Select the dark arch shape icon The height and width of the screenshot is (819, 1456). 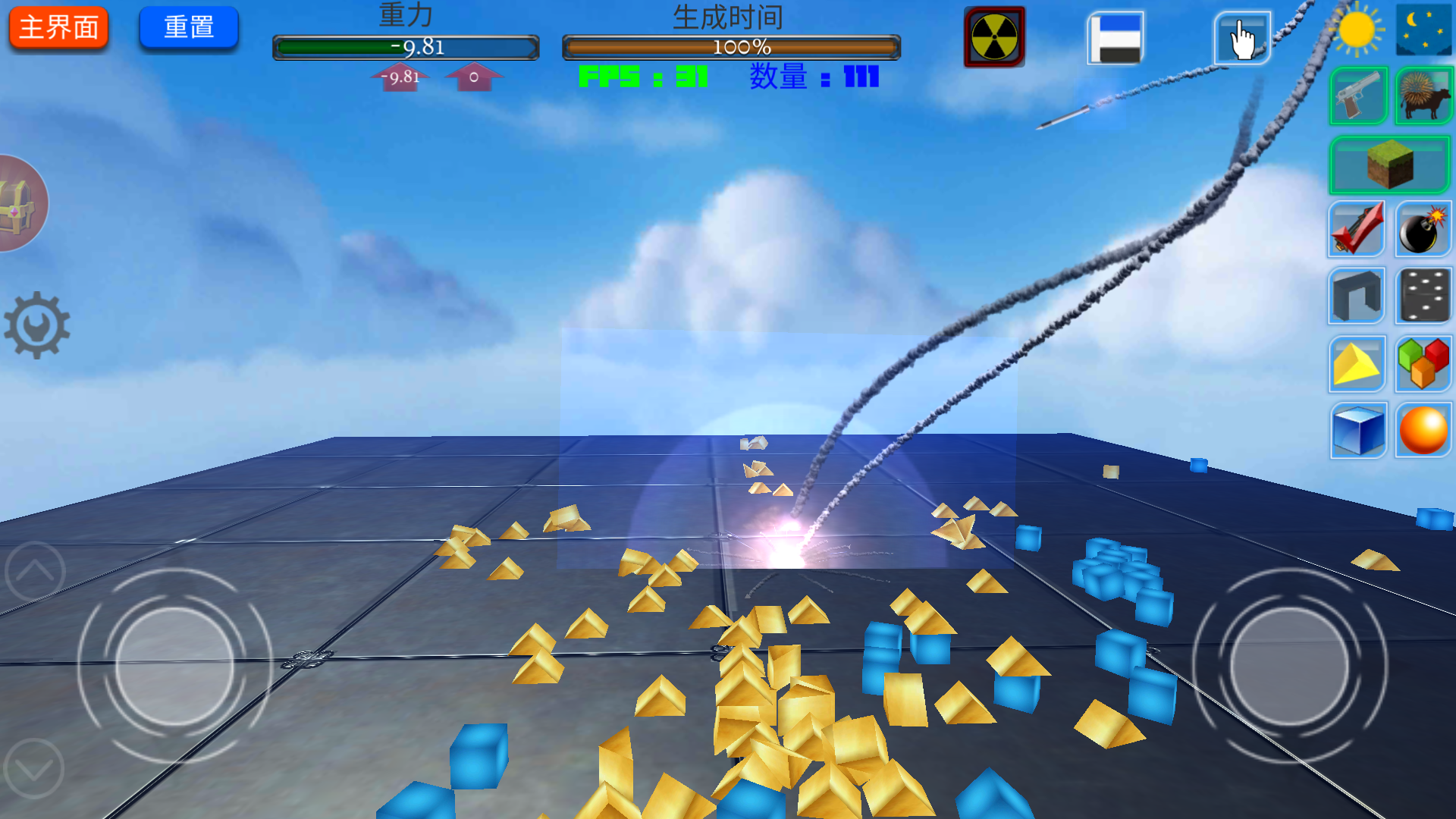coord(1357,296)
